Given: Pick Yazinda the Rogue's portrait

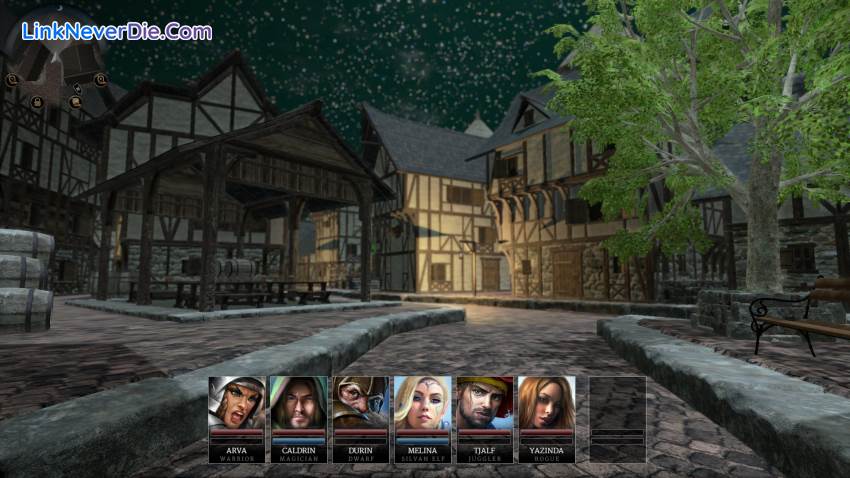Looking at the screenshot, I should (x=547, y=404).
